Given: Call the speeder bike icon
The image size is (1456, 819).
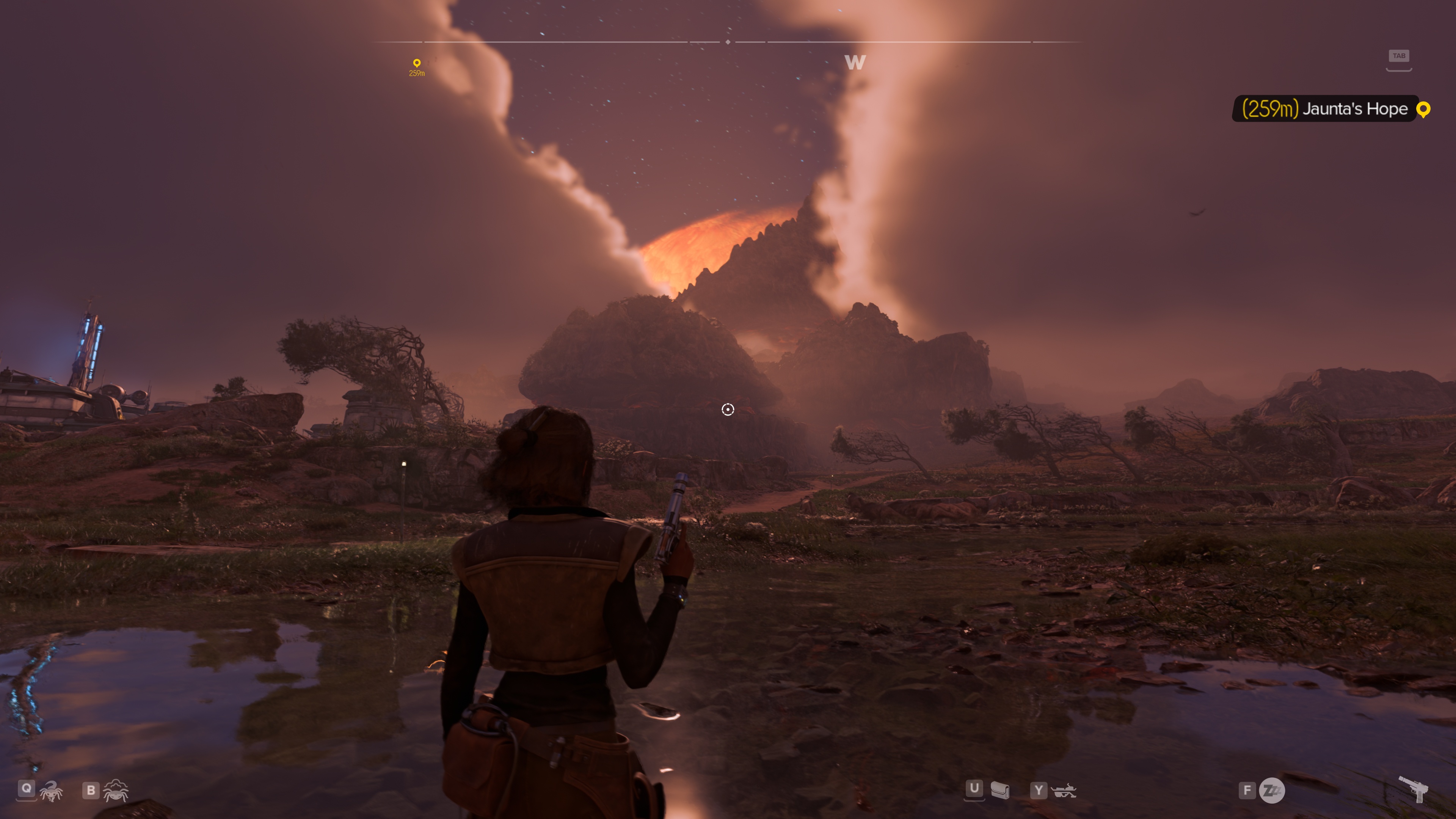Looking at the screenshot, I should click(1064, 790).
